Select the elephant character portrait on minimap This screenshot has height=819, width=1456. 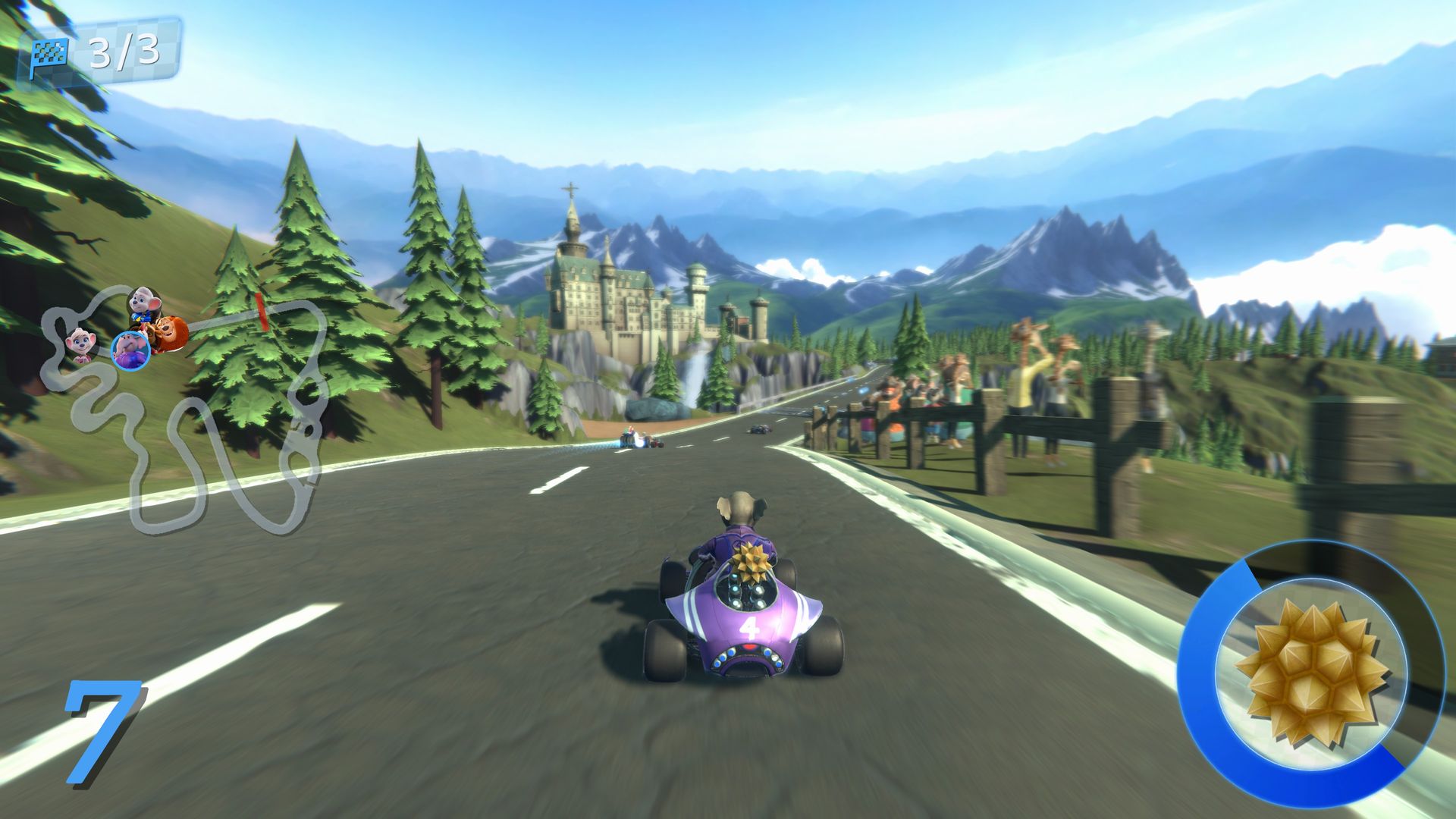coord(130,350)
